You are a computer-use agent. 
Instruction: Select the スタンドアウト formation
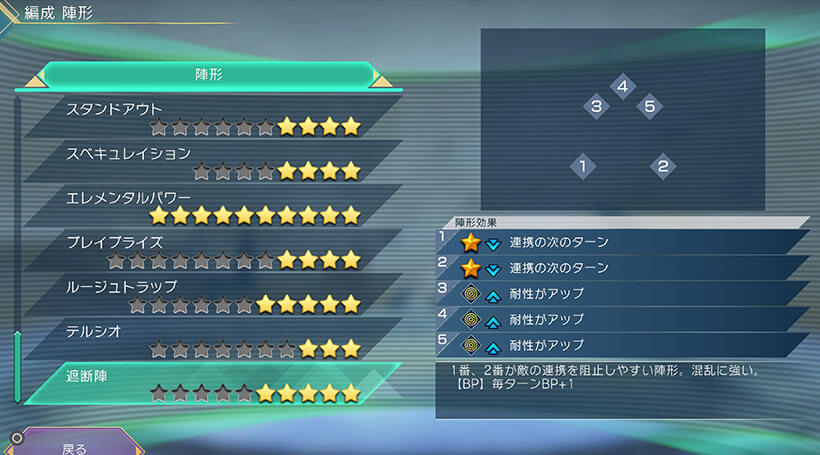pyautogui.click(x=210, y=117)
